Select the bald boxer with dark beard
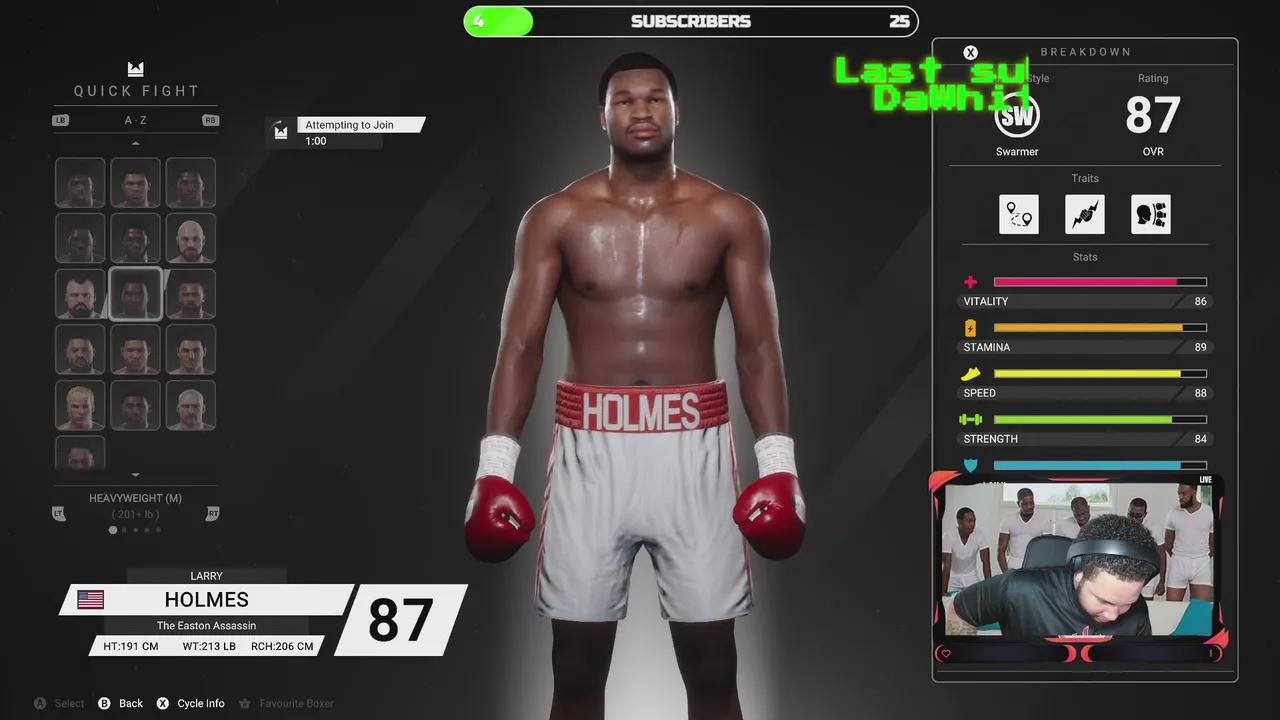Viewport: 1280px width, 720px height. [x=80, y=294]
